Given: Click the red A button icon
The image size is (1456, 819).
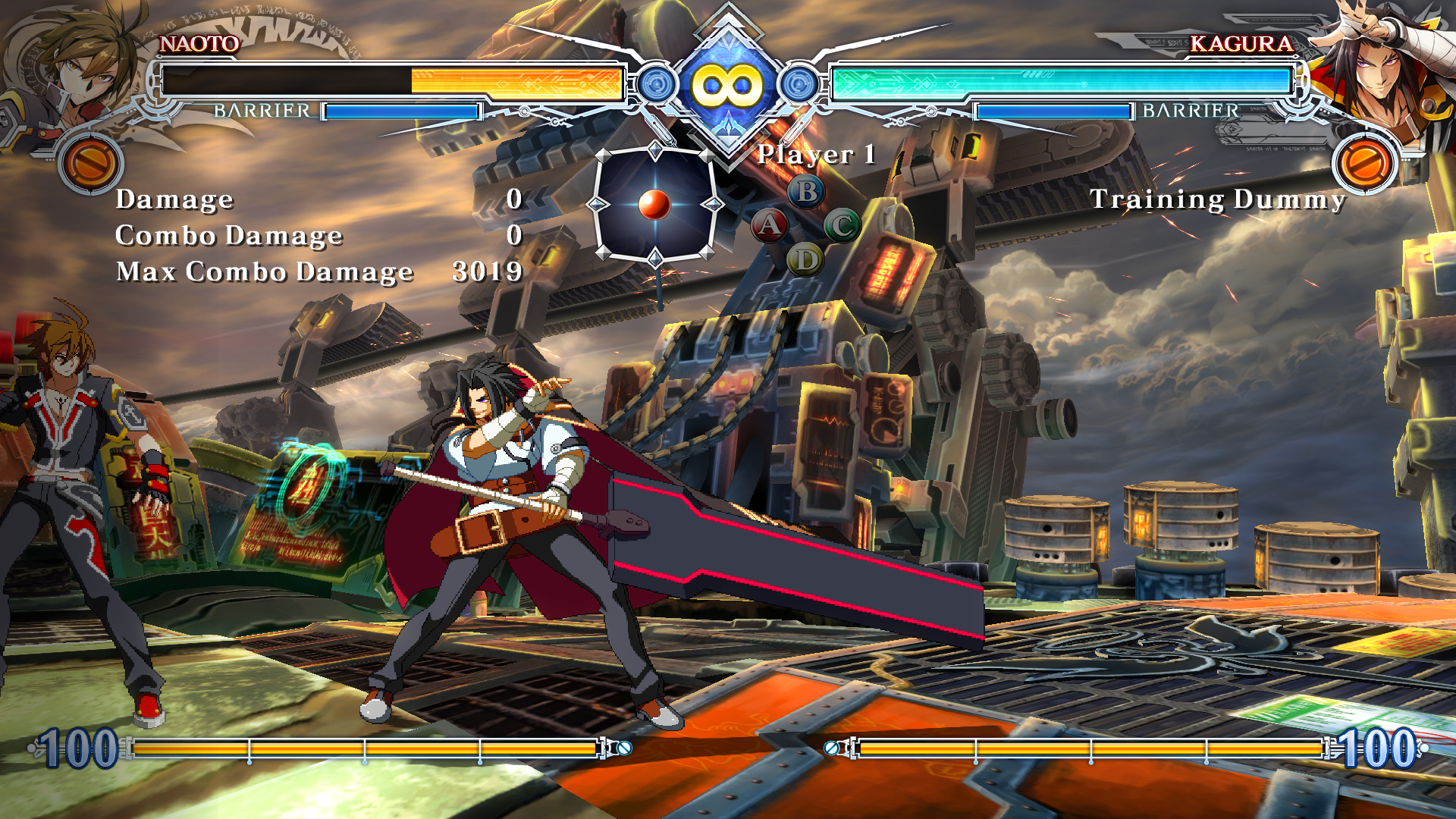Looking at the screenshot, I should 769,225.
